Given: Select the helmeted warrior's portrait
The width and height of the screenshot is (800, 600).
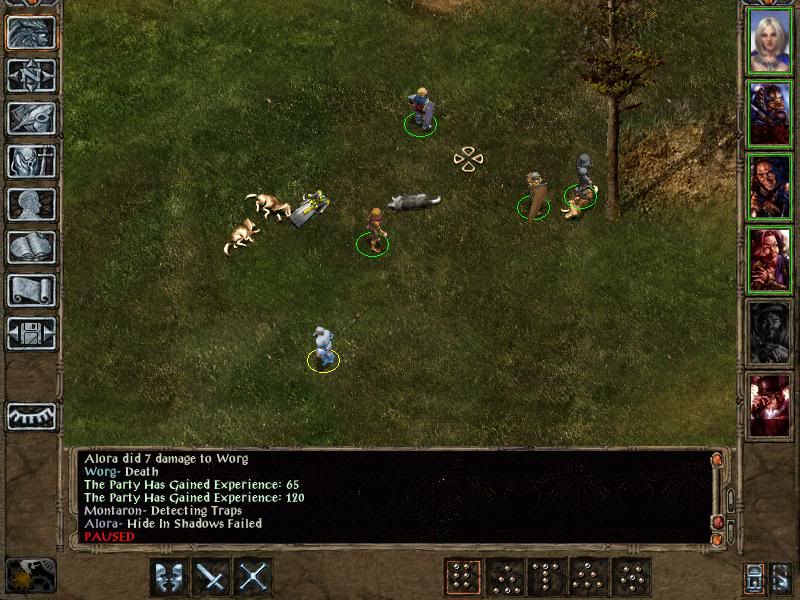Looking at the screenshot, I should pos(769,113).
